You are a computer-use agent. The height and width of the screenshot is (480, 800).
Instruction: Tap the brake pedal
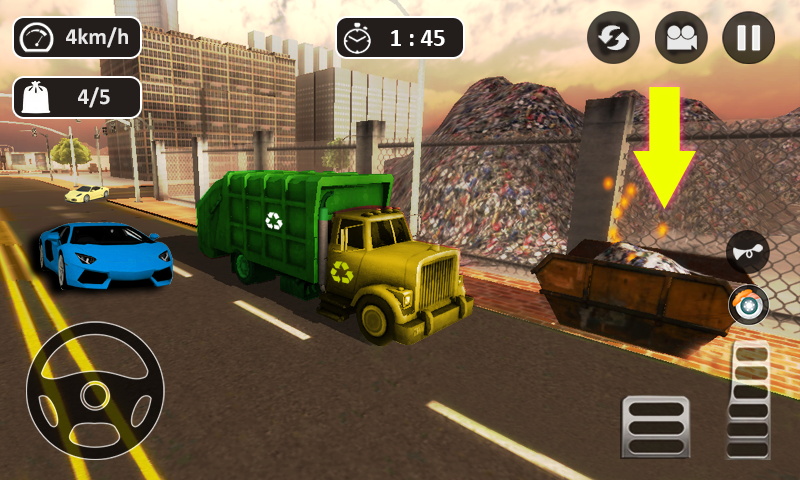tap(655, 426)
